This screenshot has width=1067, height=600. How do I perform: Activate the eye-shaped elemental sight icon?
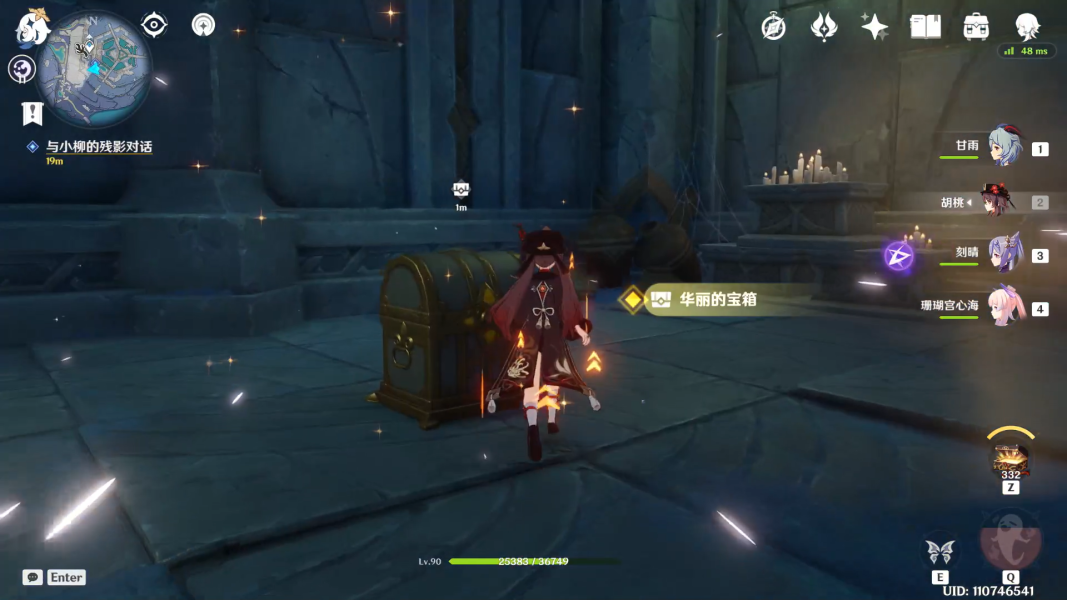point(154,25)
